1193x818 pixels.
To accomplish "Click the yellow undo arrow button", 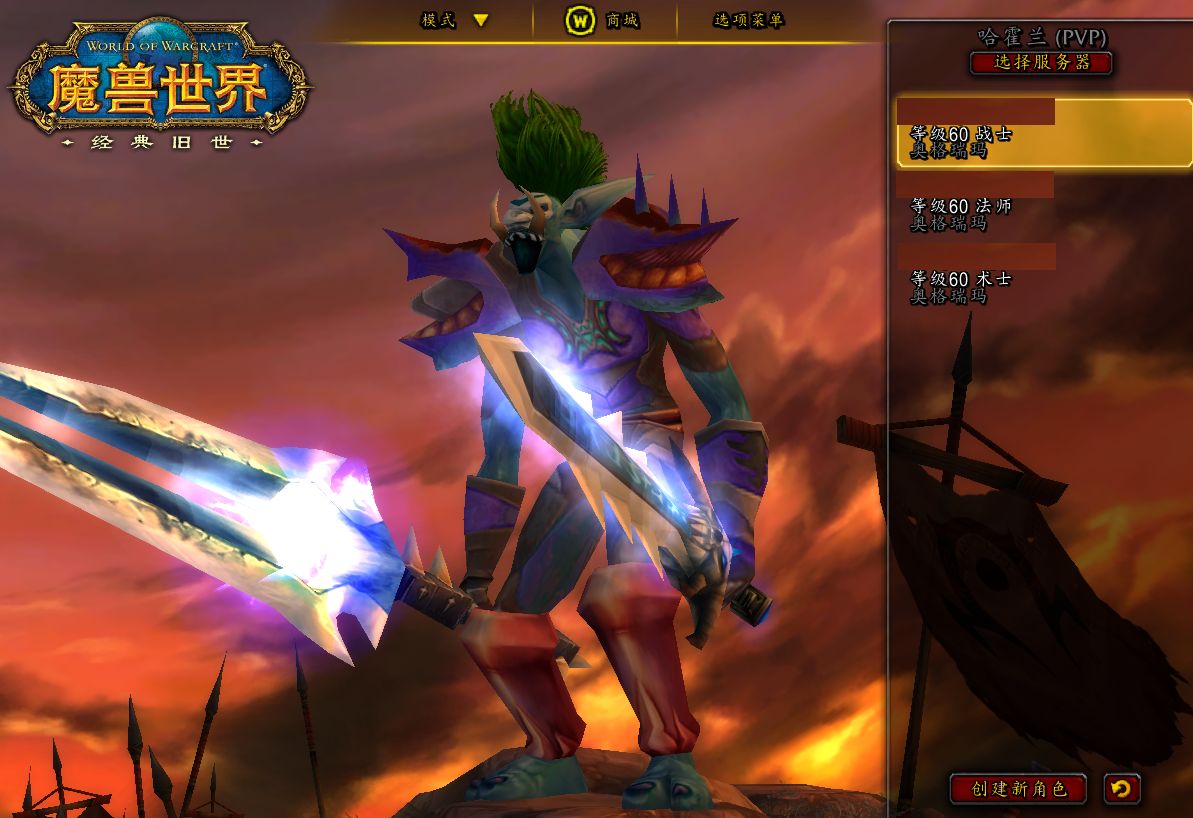I will click(x=1121, y=788).
